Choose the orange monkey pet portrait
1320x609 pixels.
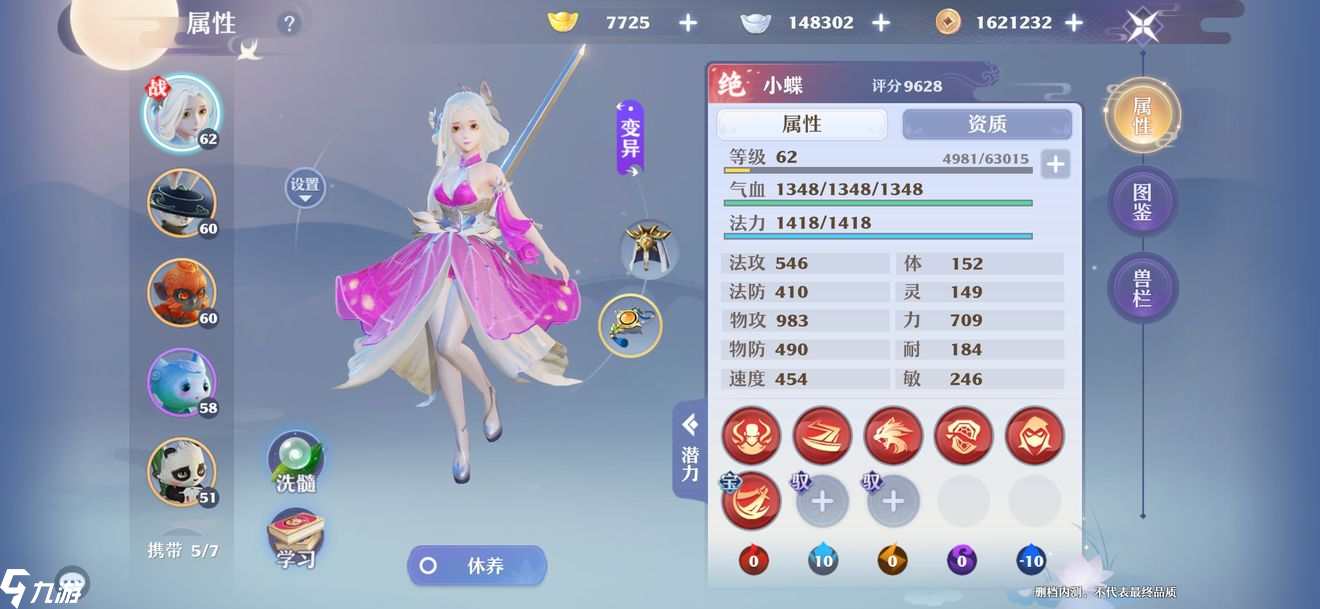click(181, 292)
